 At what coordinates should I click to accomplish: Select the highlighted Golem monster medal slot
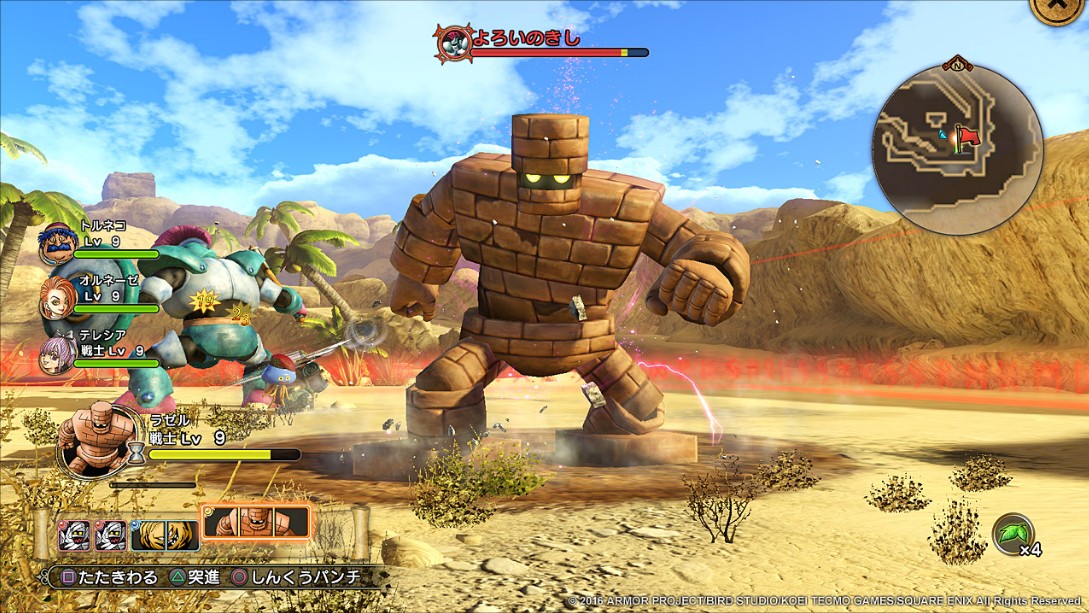[x=256, y=521]
